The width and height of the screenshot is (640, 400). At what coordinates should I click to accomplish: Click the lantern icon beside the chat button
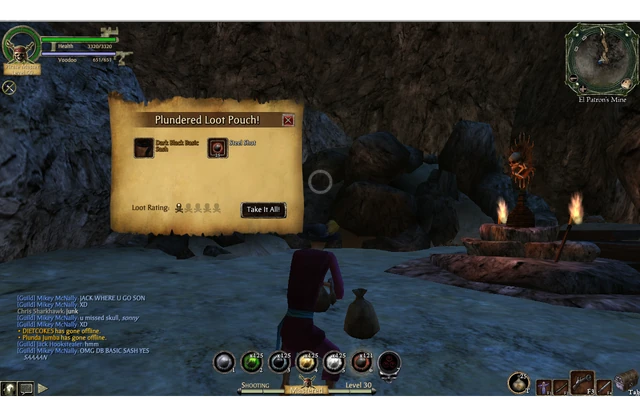pyautogui.click(x=8, y=388)
